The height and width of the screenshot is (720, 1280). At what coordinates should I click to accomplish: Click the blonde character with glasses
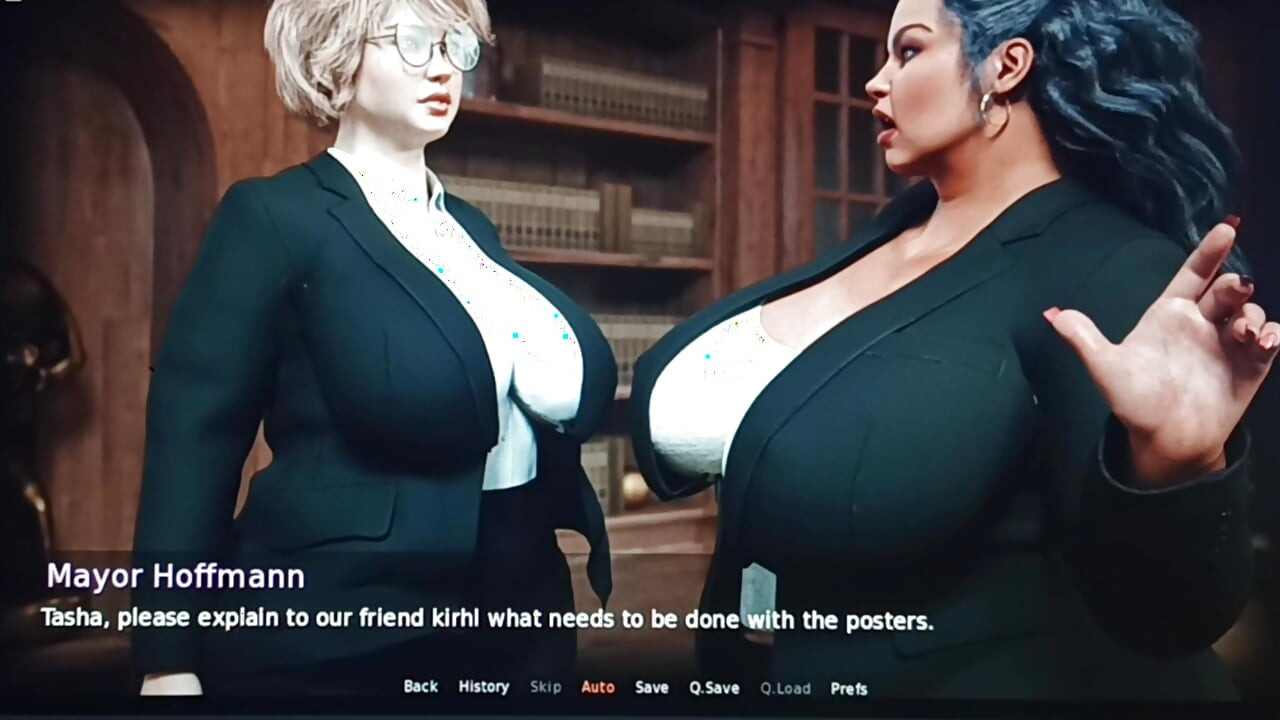pyautogui.click(x=400, y=250)
